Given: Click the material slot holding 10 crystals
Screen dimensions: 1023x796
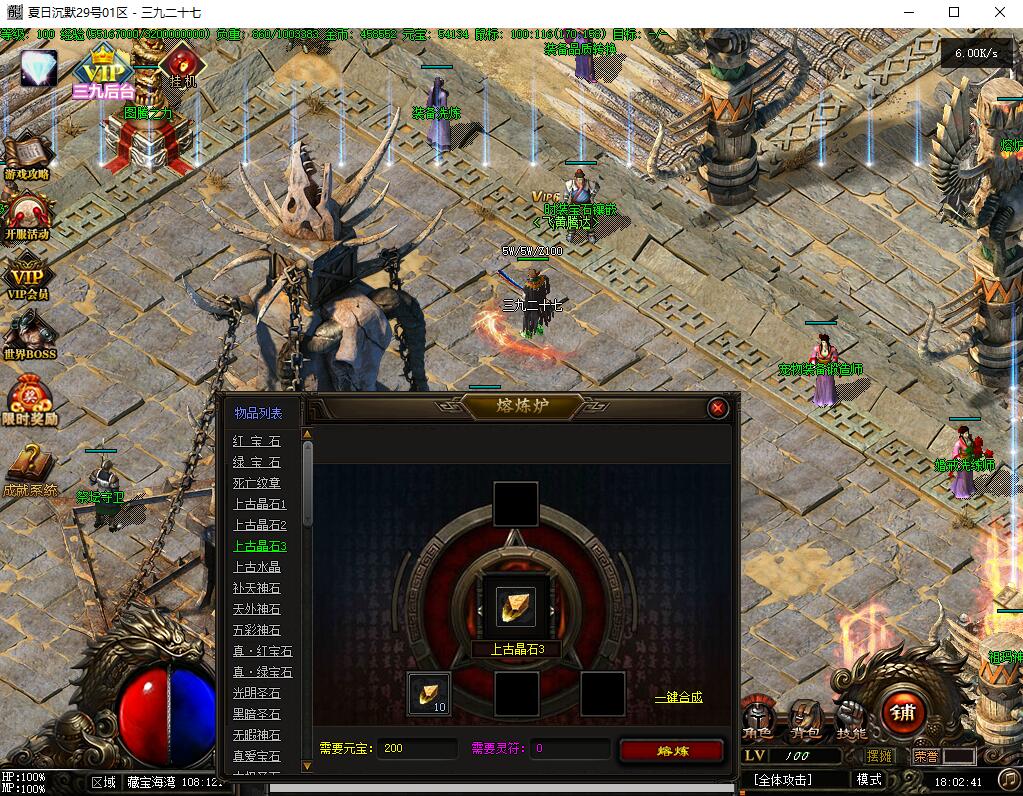Looking at the screenshot, I should 429,692.
